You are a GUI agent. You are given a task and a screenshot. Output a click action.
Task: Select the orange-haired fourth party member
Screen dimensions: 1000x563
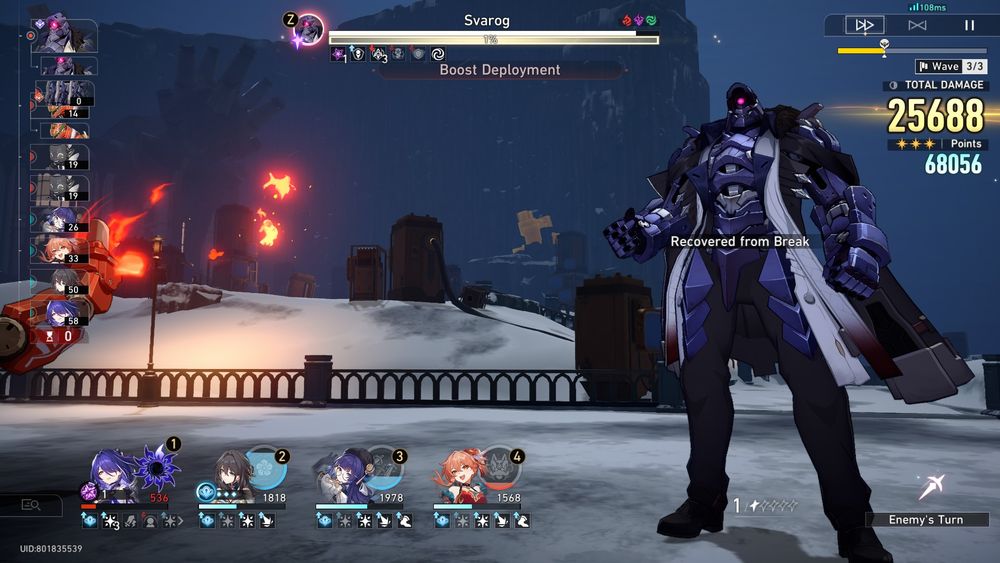[463, 475]
